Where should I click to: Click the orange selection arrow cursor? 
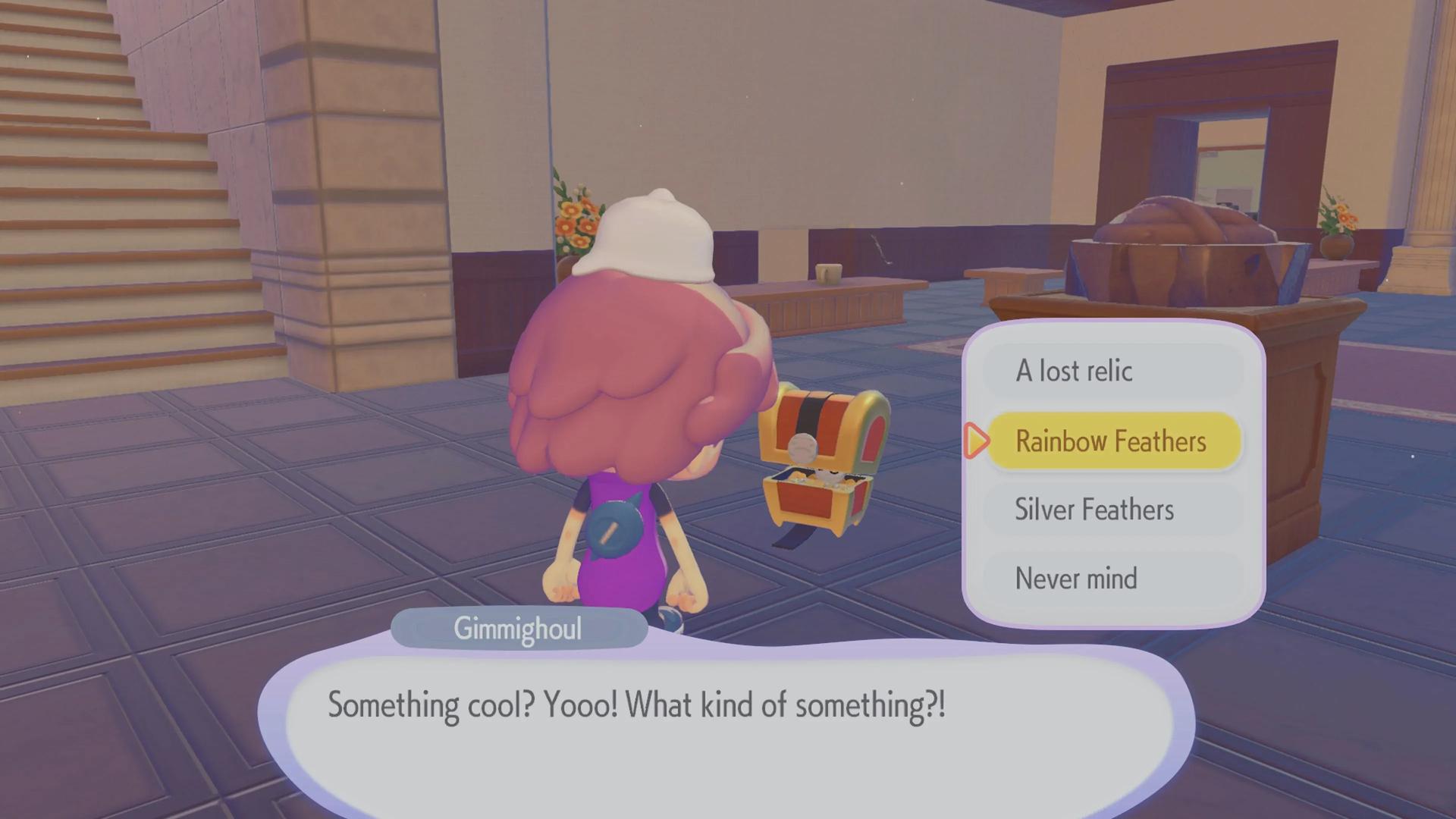[977, 441]
